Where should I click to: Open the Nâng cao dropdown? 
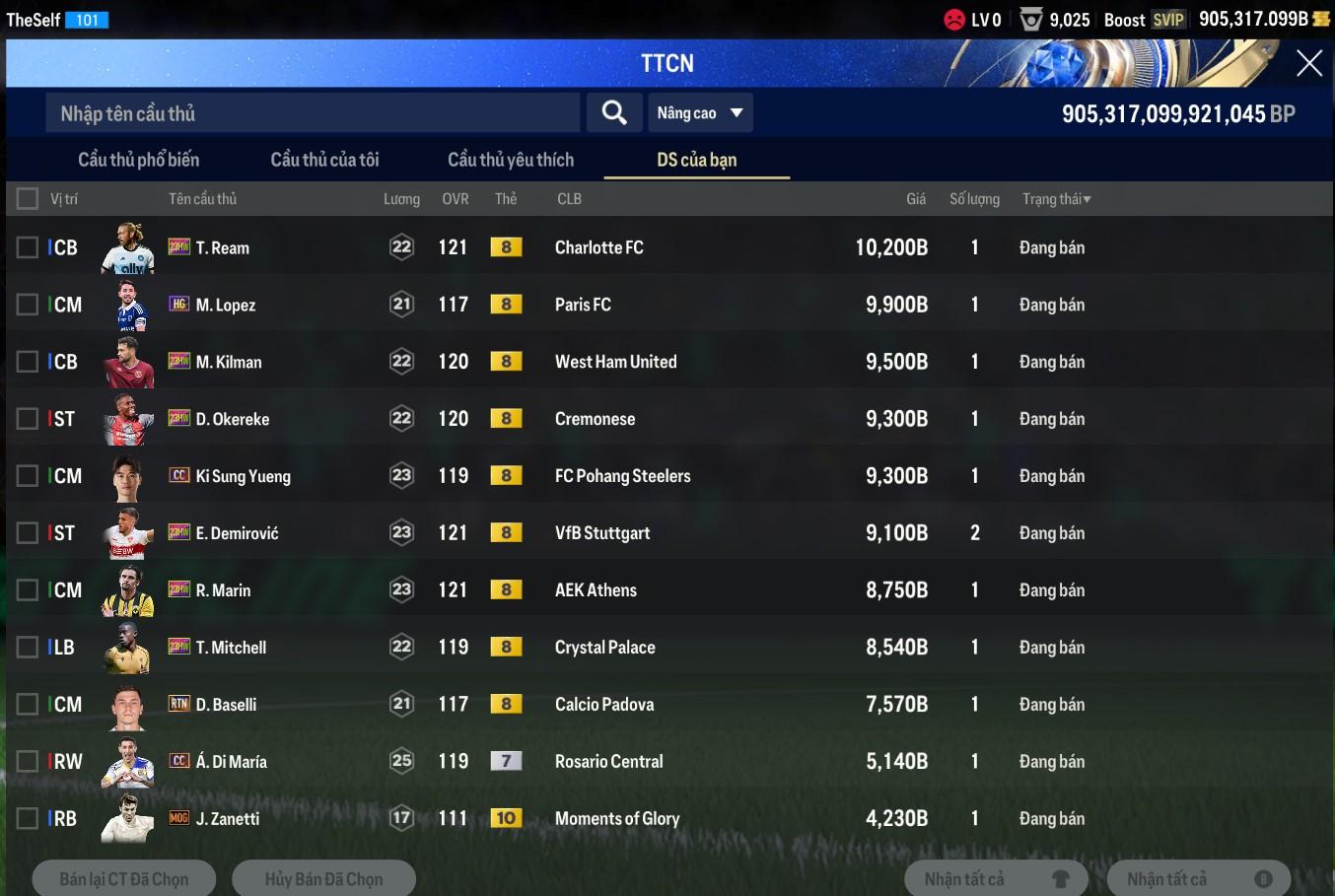[x=700, y=113]
